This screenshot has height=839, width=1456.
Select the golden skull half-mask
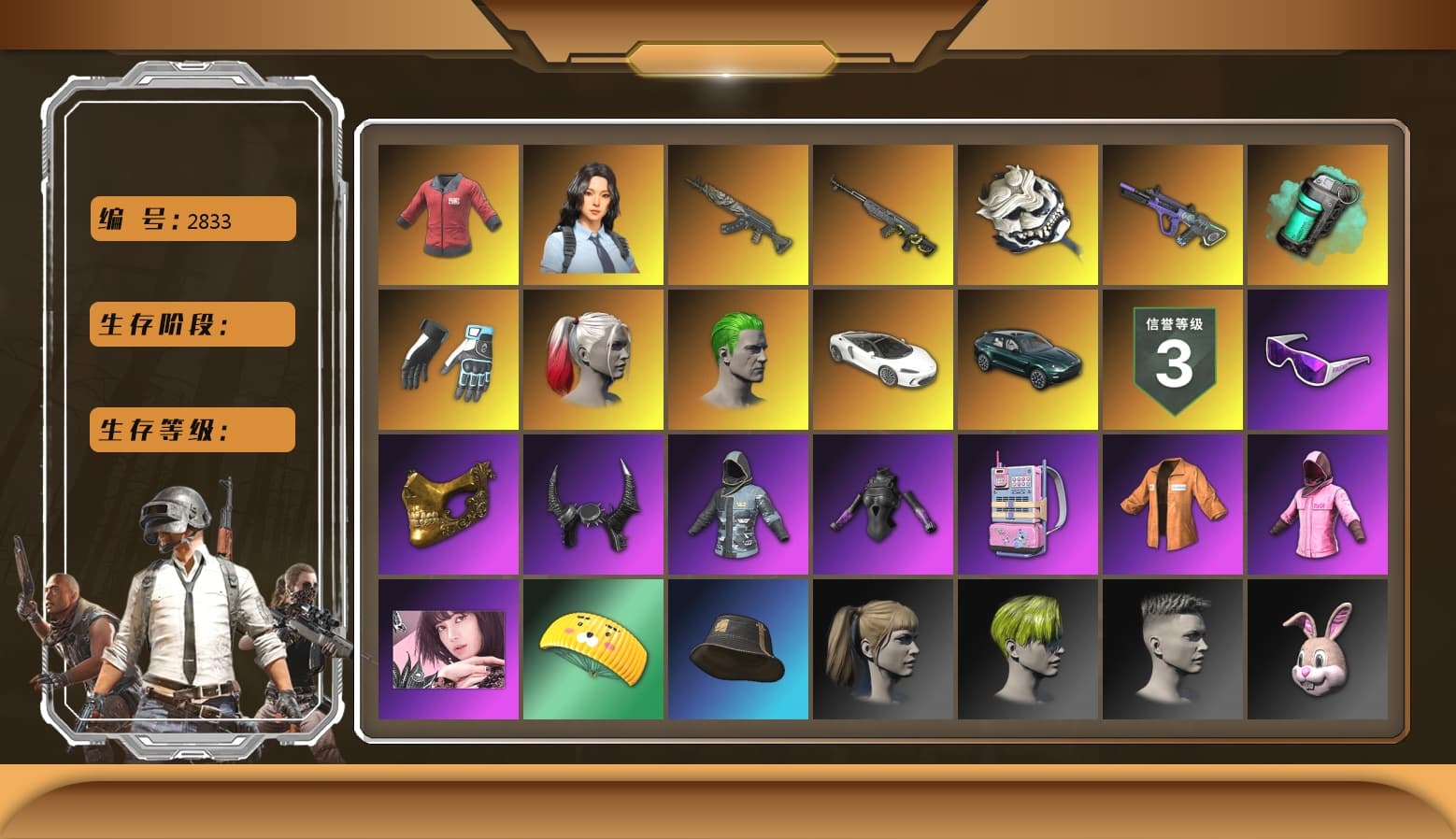pyautogui.click(x=447, y=505)
